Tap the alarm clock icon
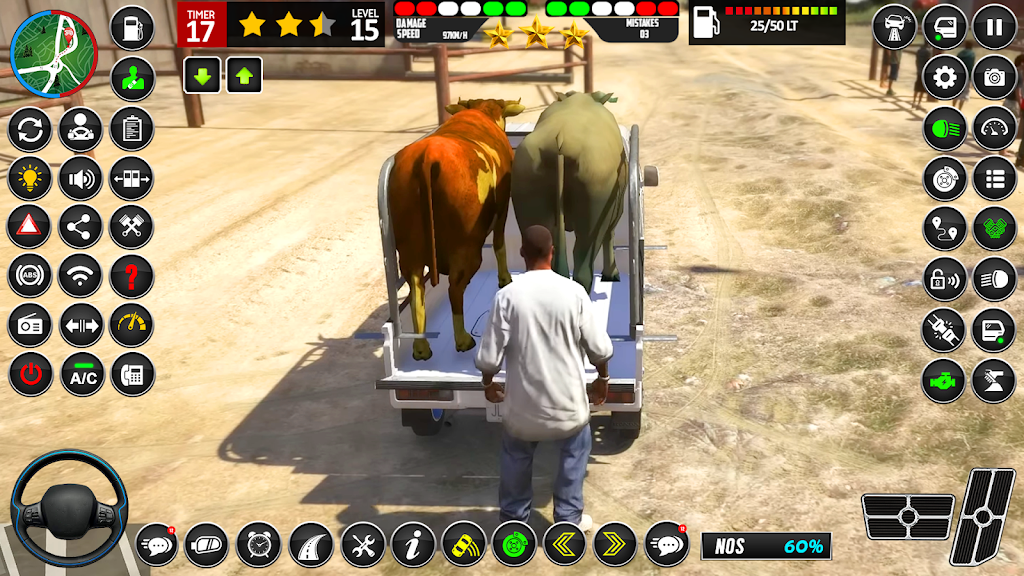 tap(260, 545)
